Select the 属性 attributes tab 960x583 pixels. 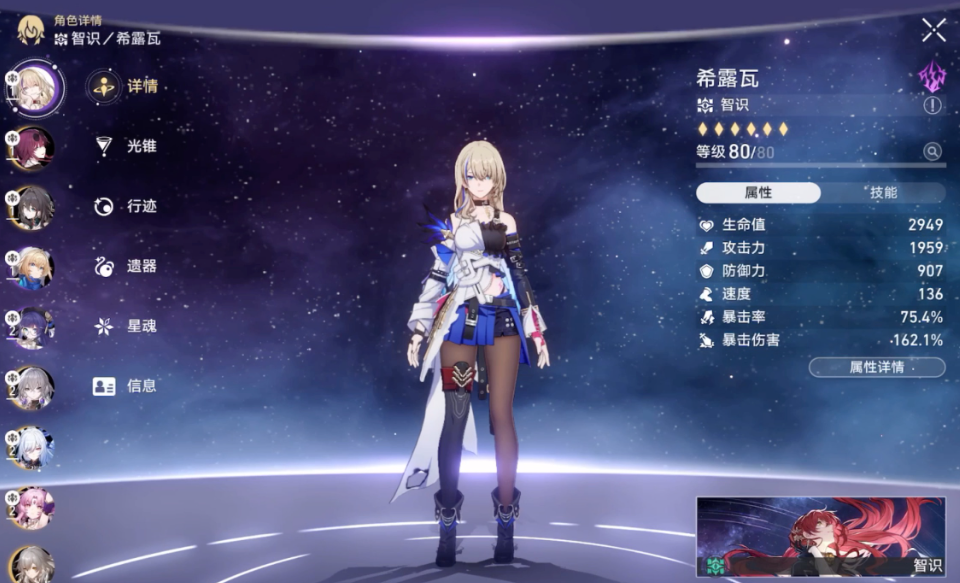(758, 193)
